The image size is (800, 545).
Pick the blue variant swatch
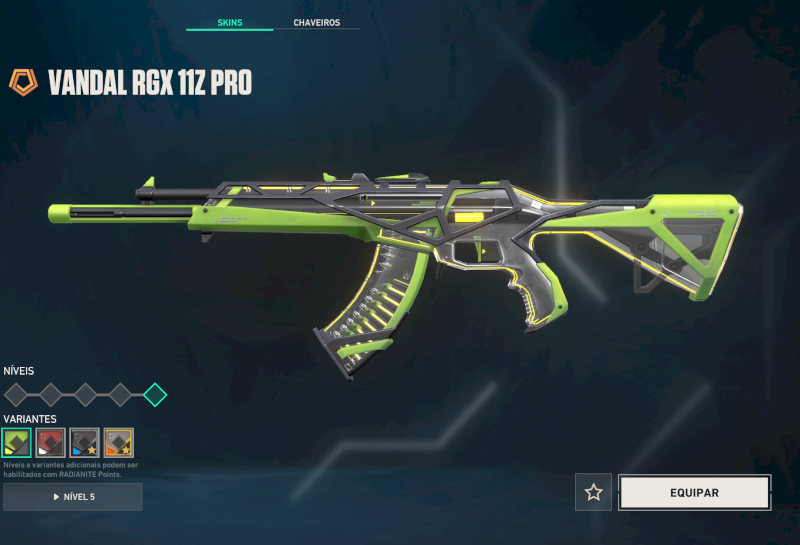[85, 442]
